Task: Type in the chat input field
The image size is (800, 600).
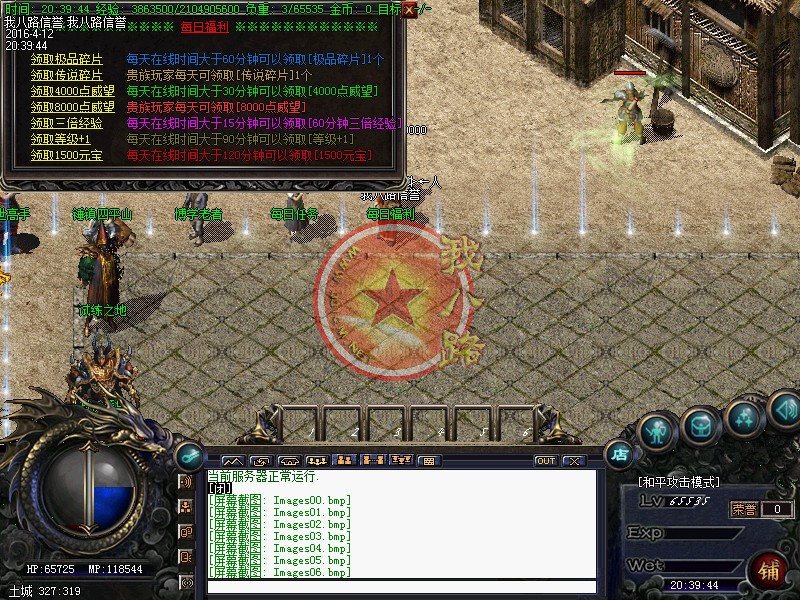Action: click(x=400, y=587)
